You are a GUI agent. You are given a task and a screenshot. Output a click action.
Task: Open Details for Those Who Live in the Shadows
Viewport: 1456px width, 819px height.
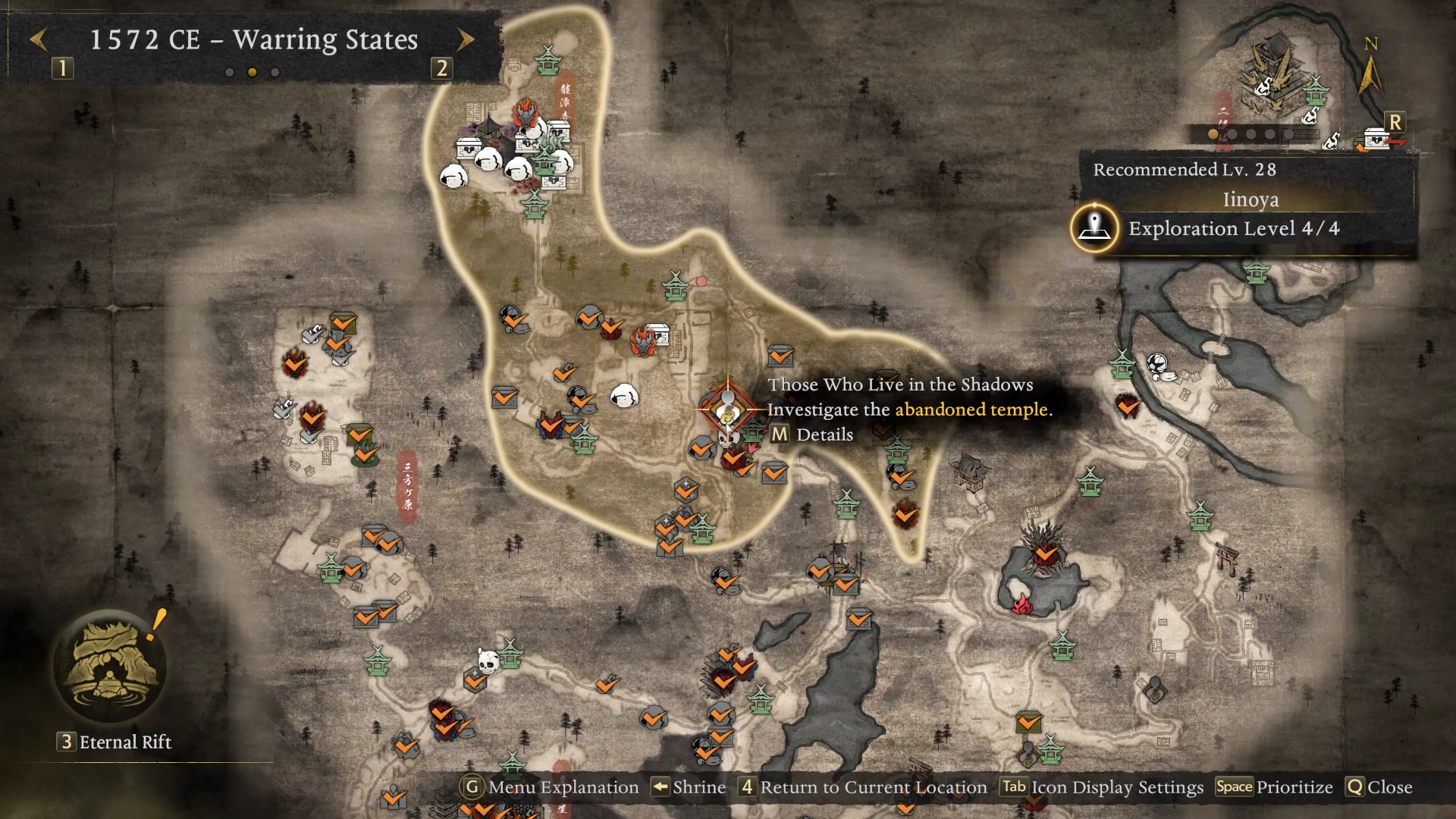click(x=812, y=435)
